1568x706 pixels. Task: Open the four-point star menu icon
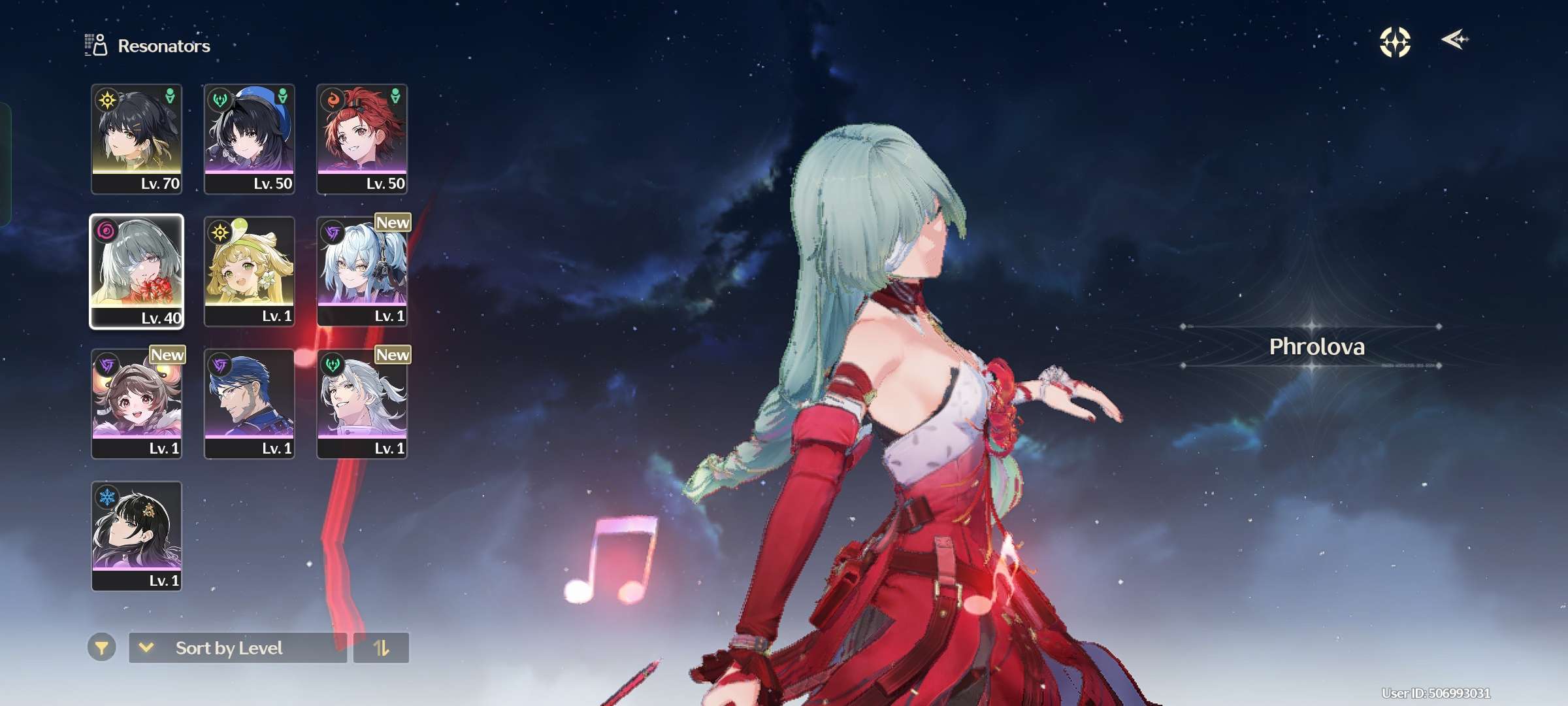coord(1395,42)
